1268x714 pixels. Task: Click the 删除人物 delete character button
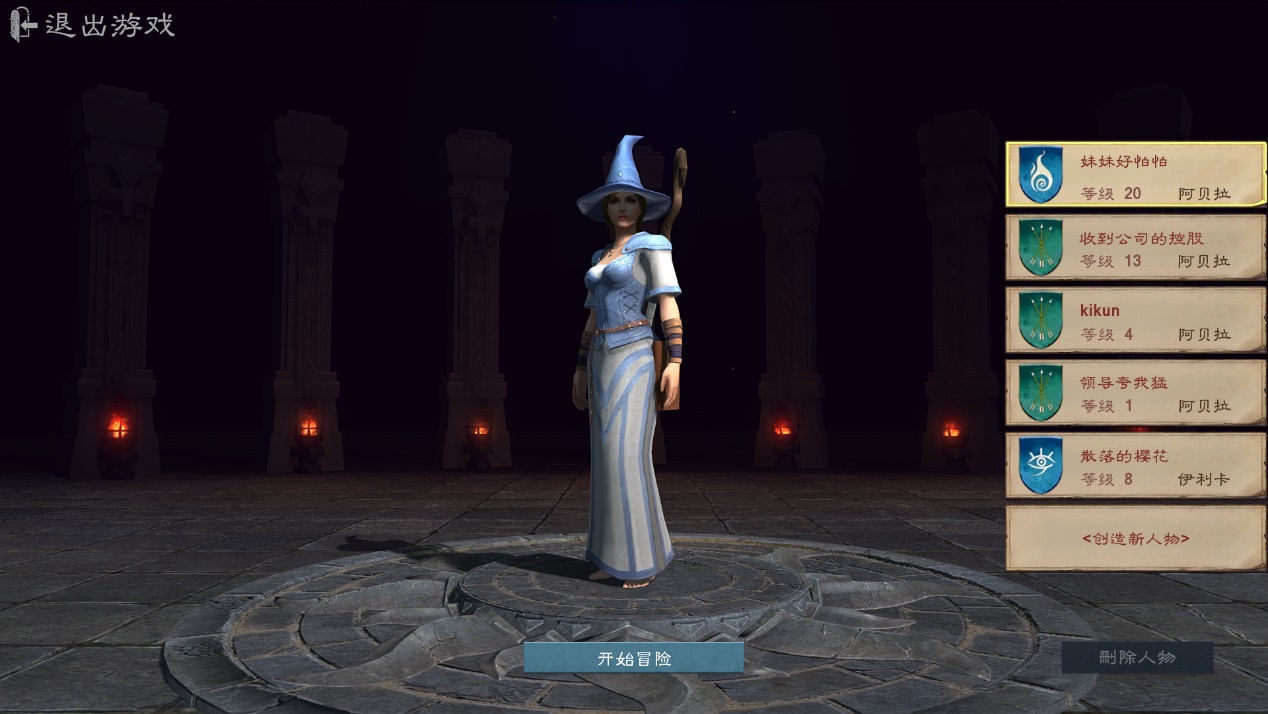coord(1137,657)
